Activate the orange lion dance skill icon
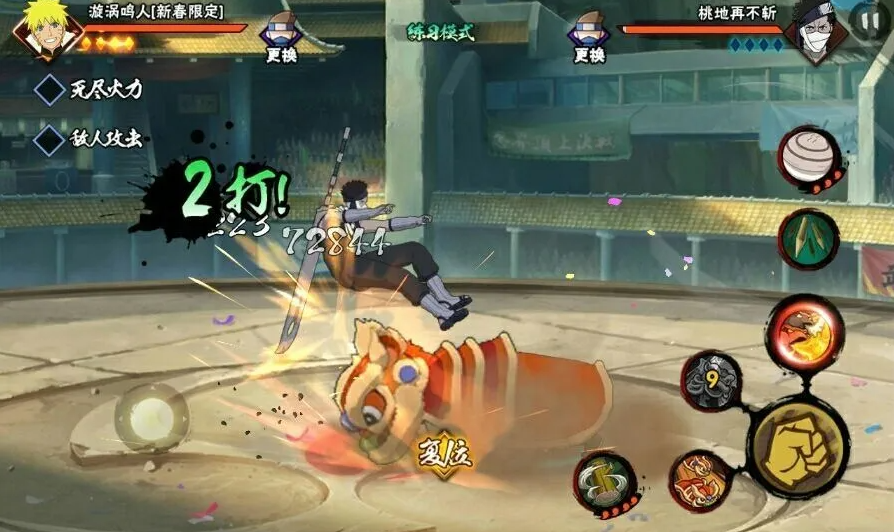Viewport: 894px width, 532px height. tap(697, 481)
